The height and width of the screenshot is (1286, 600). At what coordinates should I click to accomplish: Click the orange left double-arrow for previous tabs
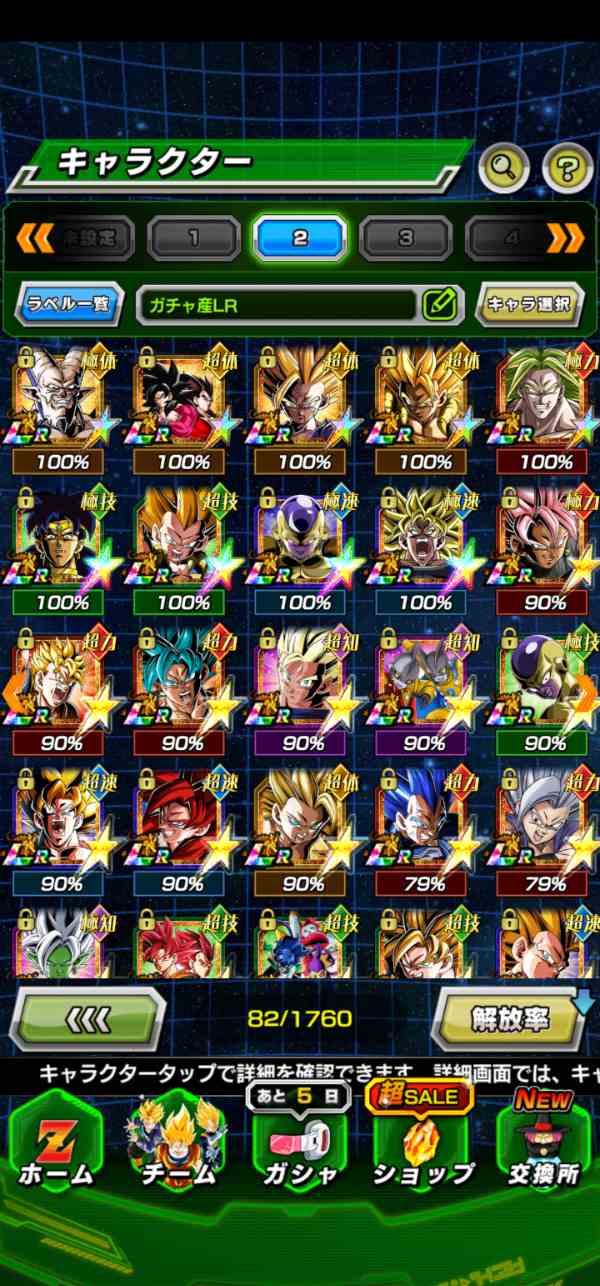[x=35, y=237]
